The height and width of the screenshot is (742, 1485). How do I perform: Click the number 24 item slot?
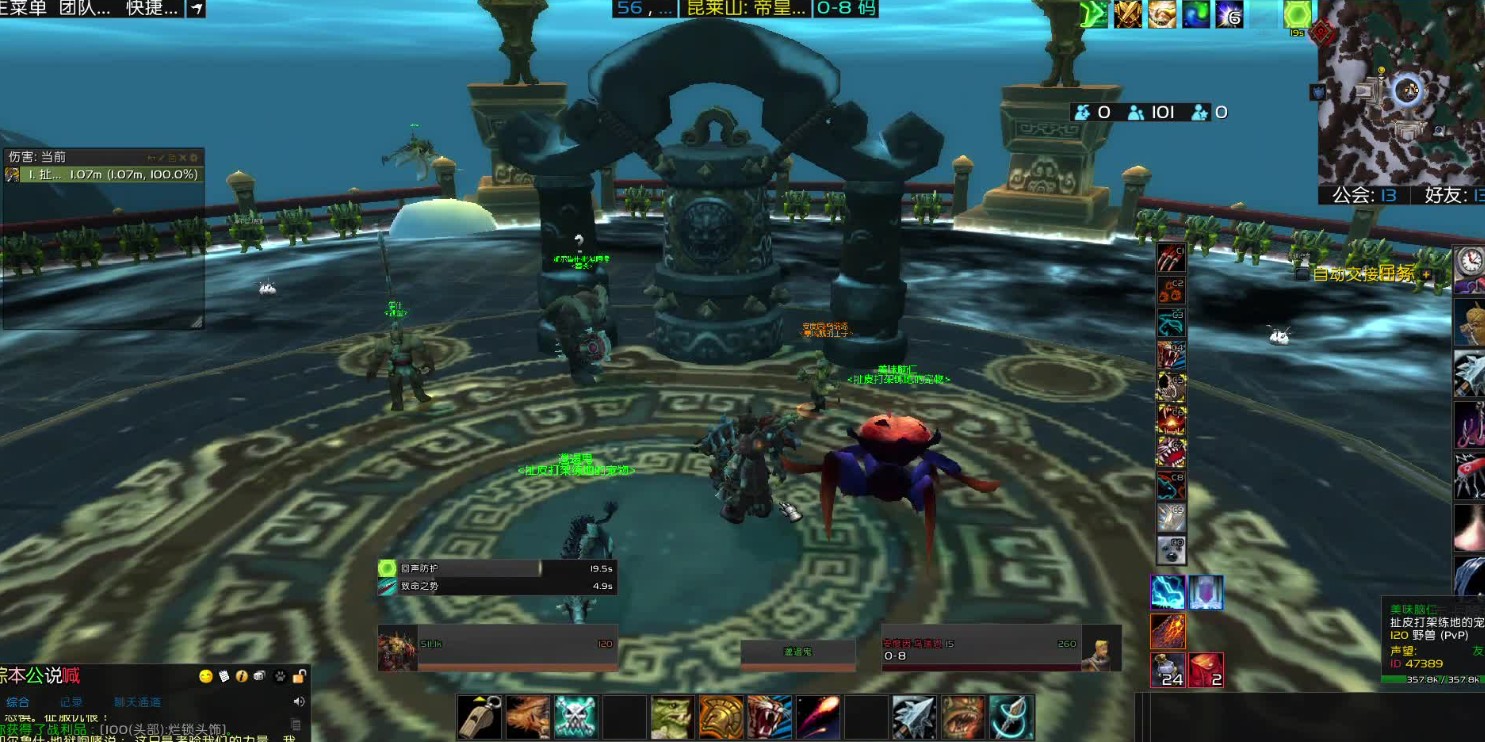point(1168,669)
